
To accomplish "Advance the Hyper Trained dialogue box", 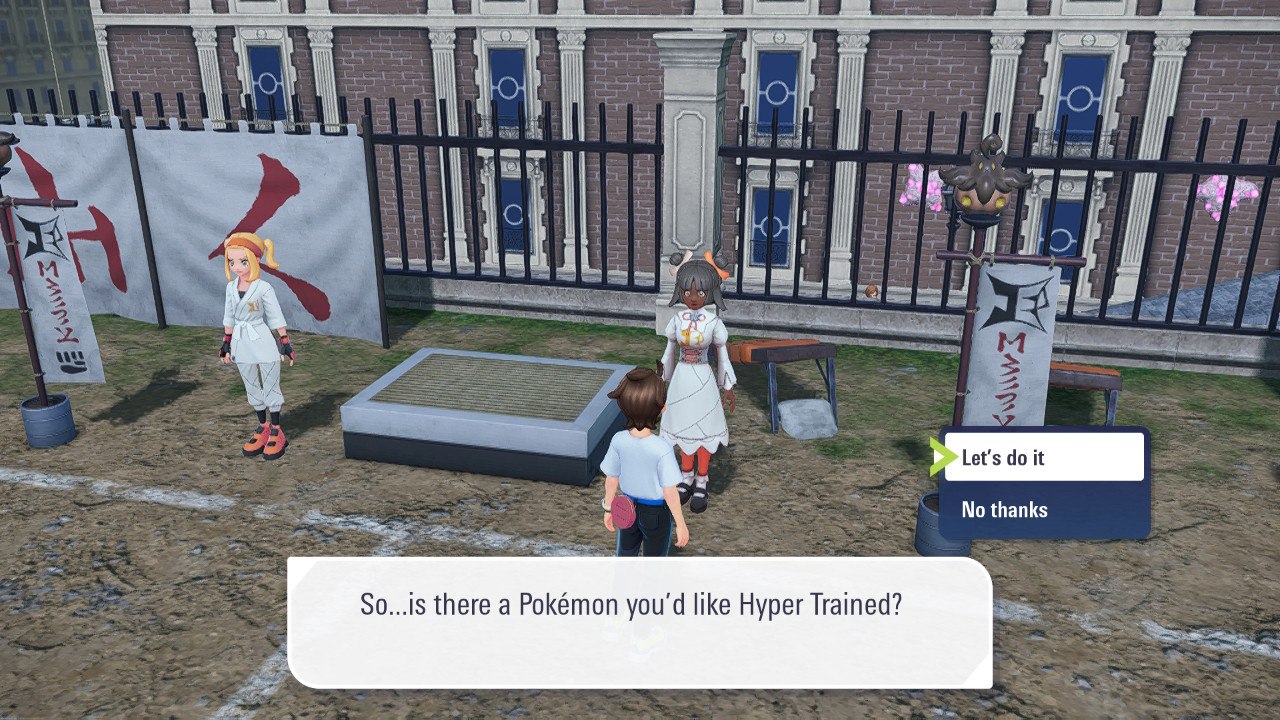I will 639,621.
